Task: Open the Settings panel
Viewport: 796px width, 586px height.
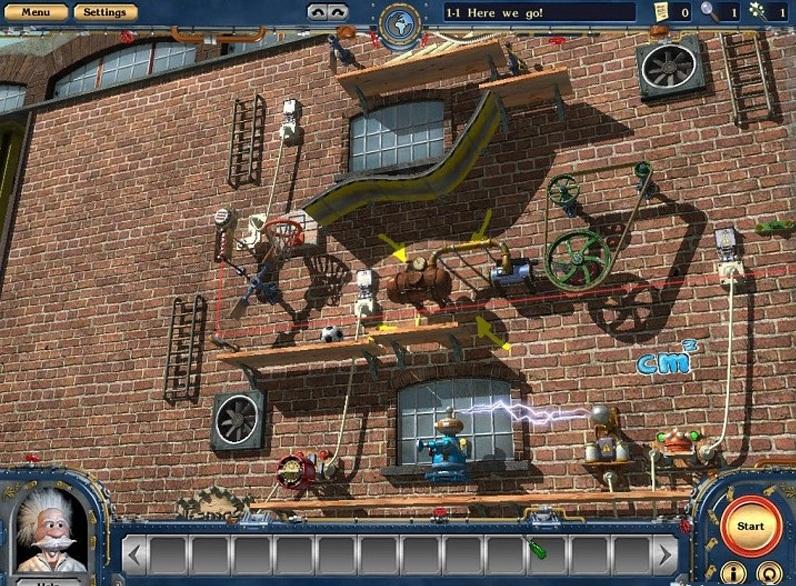Action: pos(104,12)
